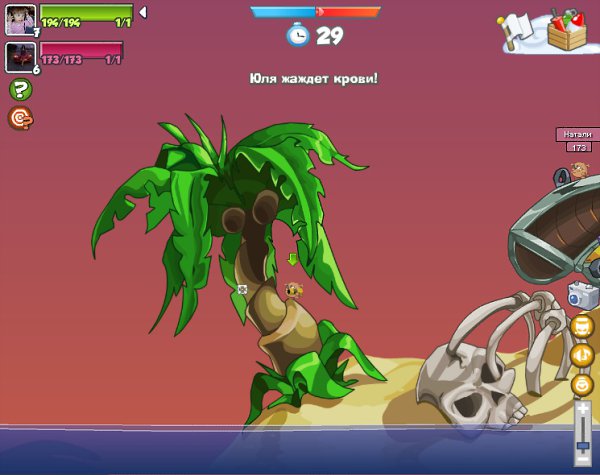Take a screenshot with the camera icon
Screen dimensions: 600x475
(581, 296)
